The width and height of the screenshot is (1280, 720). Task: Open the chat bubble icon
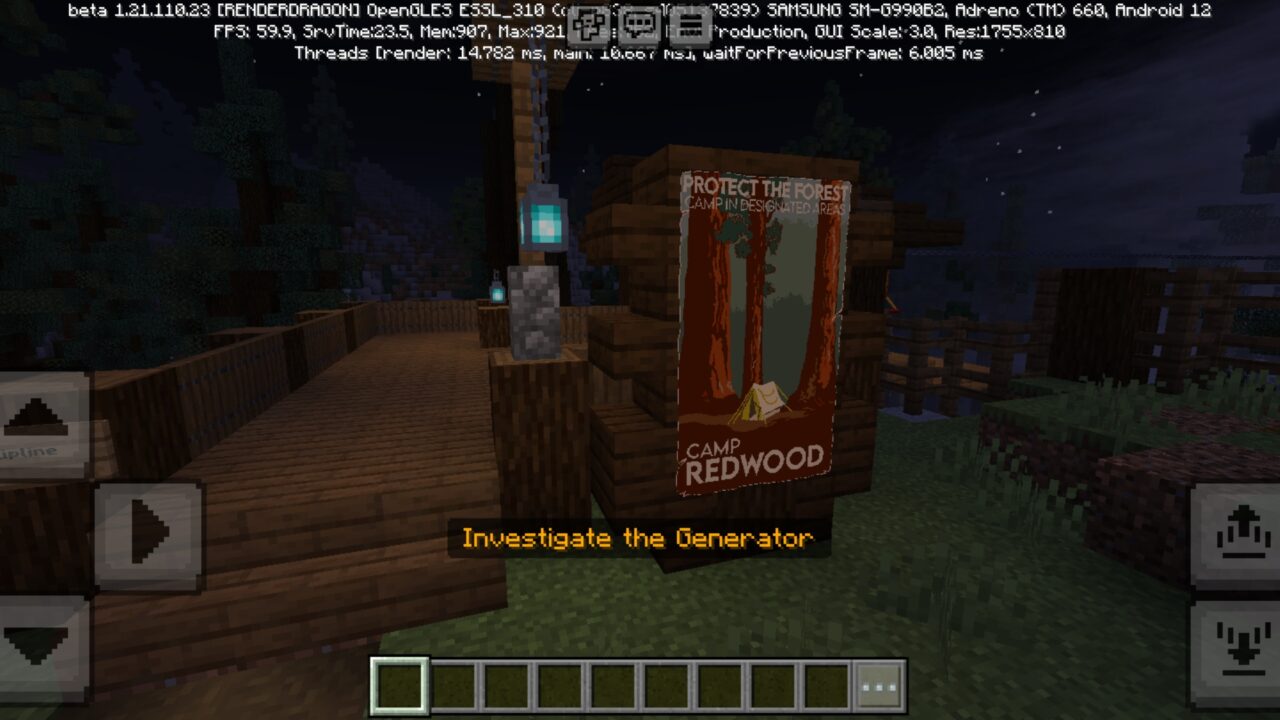(637, 24)
